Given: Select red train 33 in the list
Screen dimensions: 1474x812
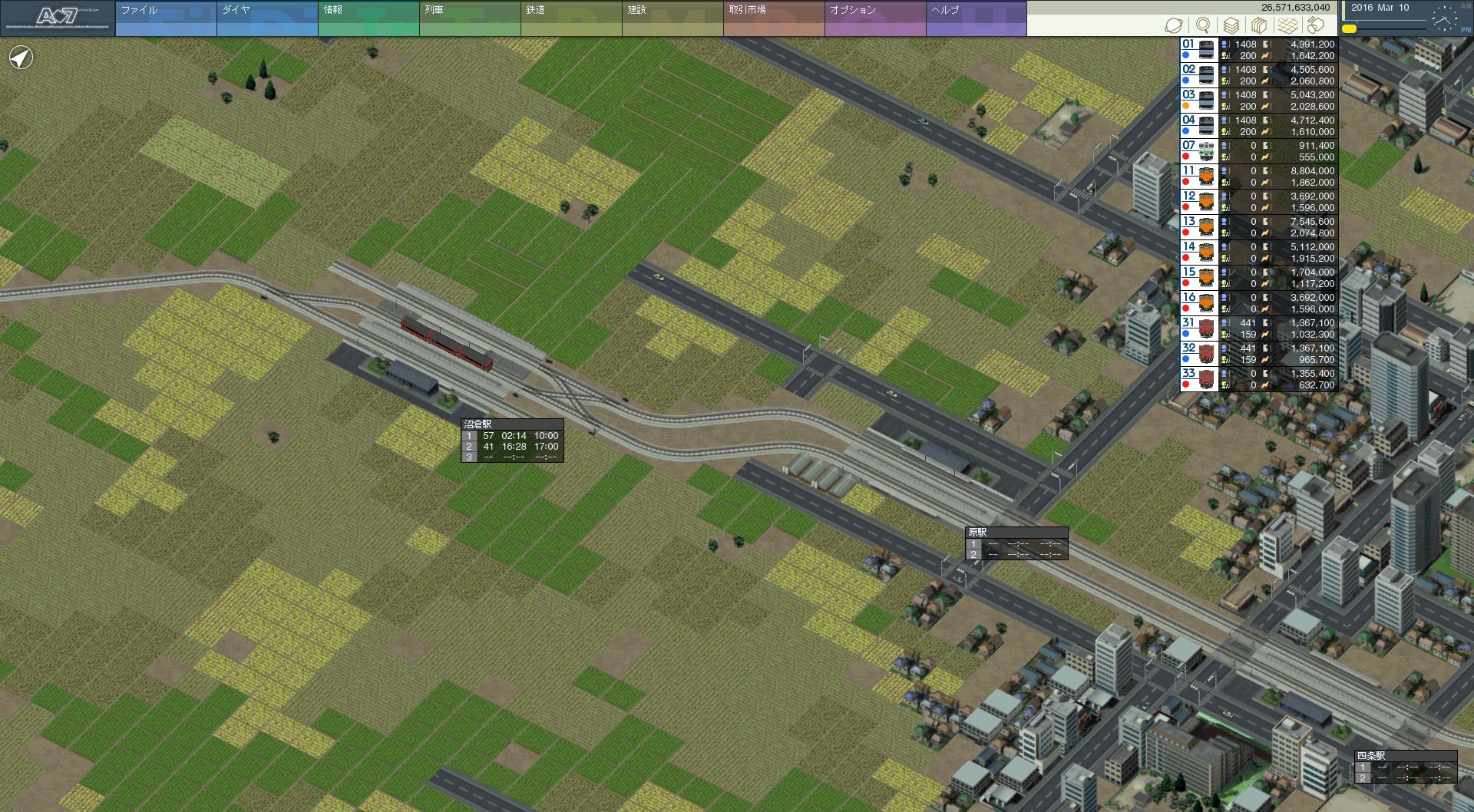Looking at the screenshot, I should [1259, 379].
